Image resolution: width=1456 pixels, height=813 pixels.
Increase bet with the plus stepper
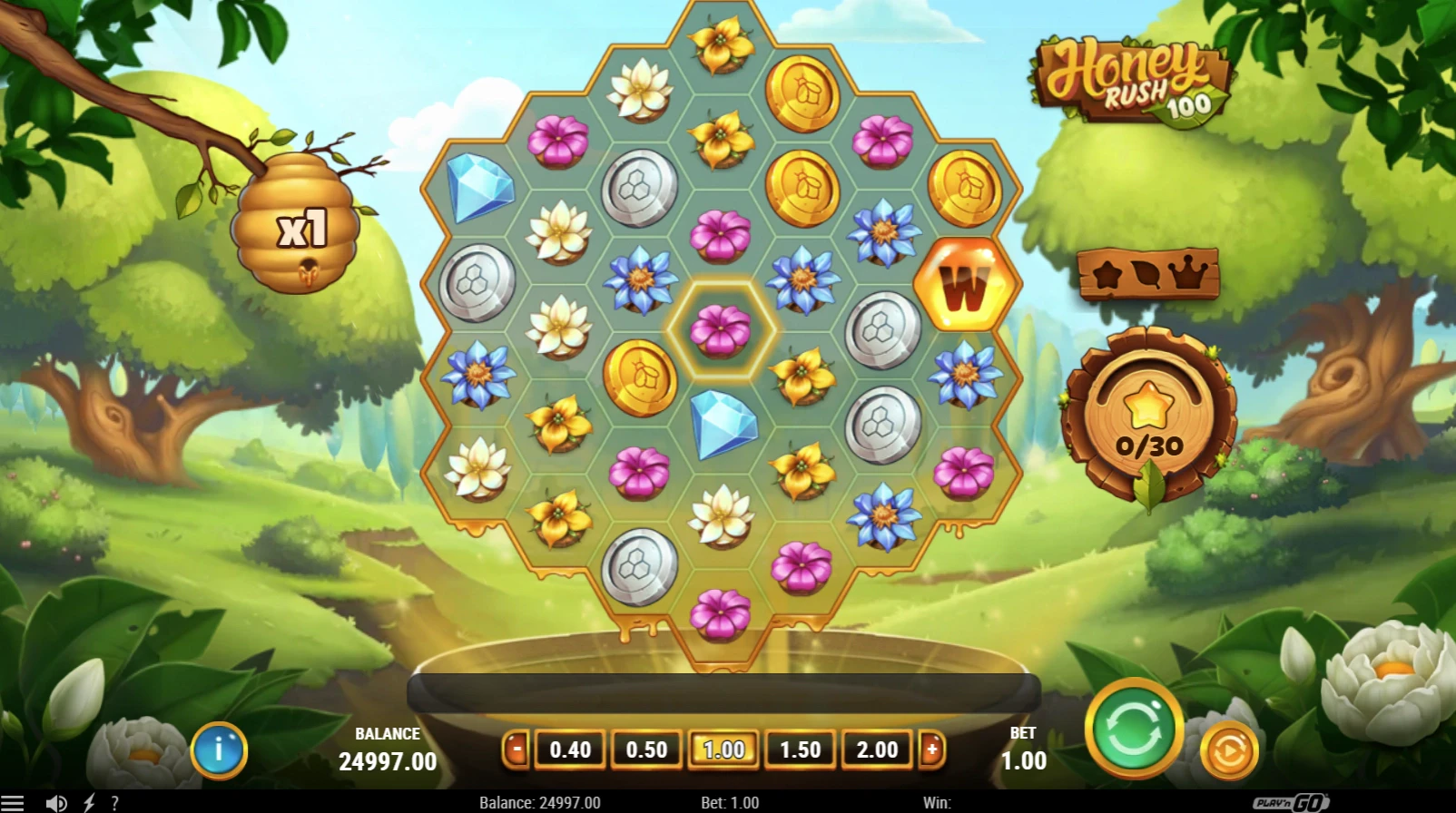pos(932,750)
